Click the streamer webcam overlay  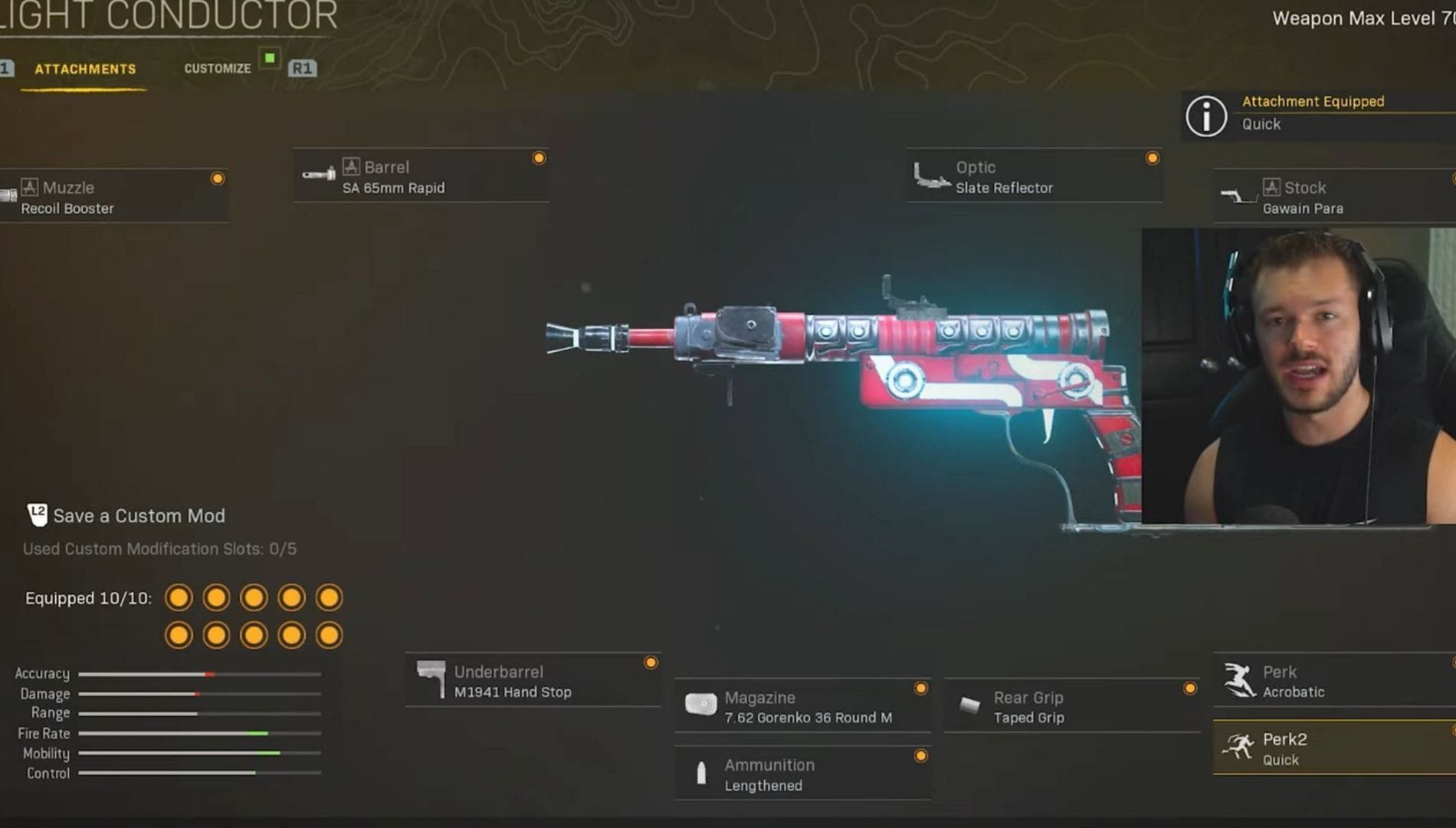1295,376
